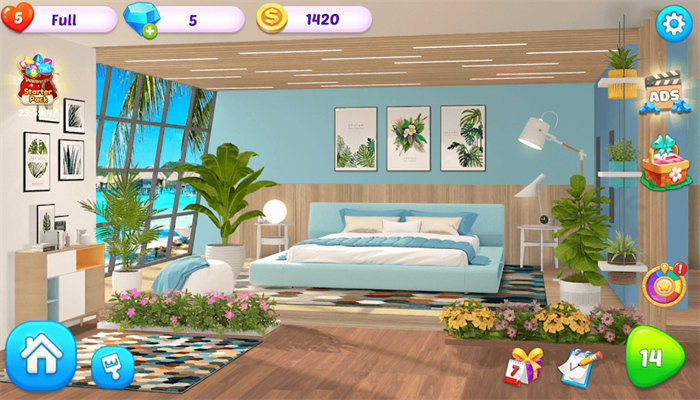Open the crown medal event icon

[662, 284]
